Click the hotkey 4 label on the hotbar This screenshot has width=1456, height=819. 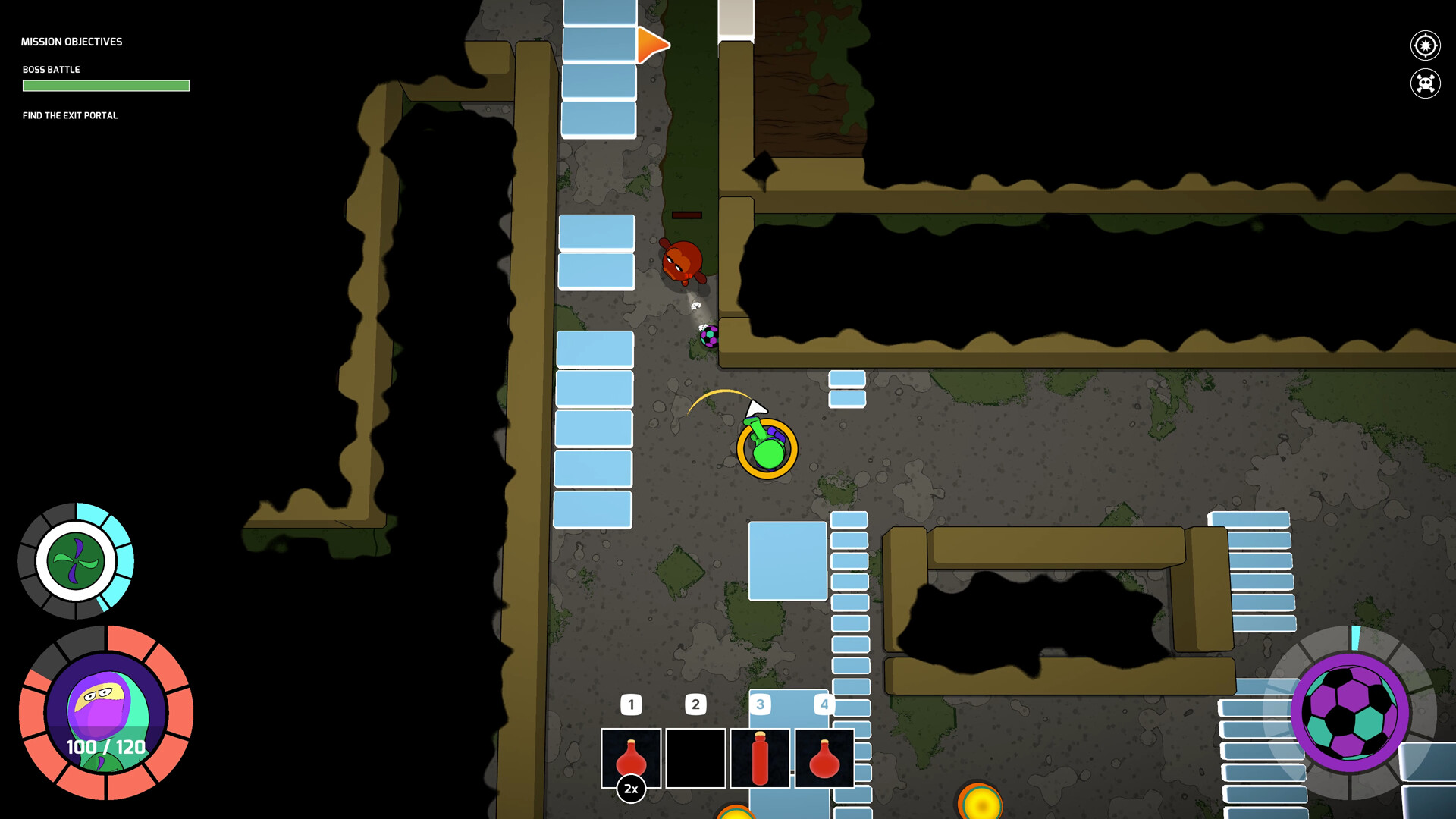click(x=824, y=704)
